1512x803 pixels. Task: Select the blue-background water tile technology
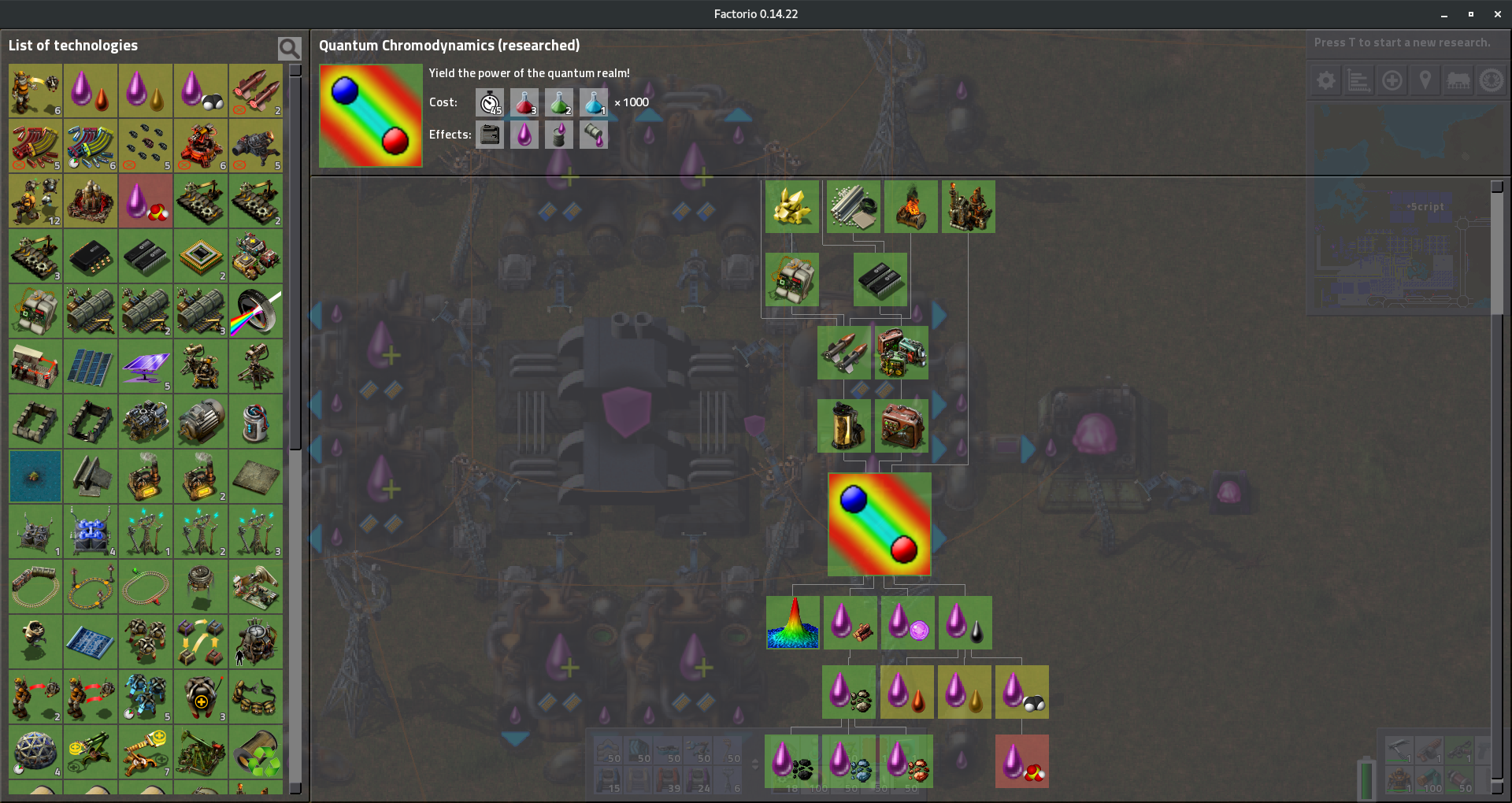pyautogui.click(x=35, y=477)
